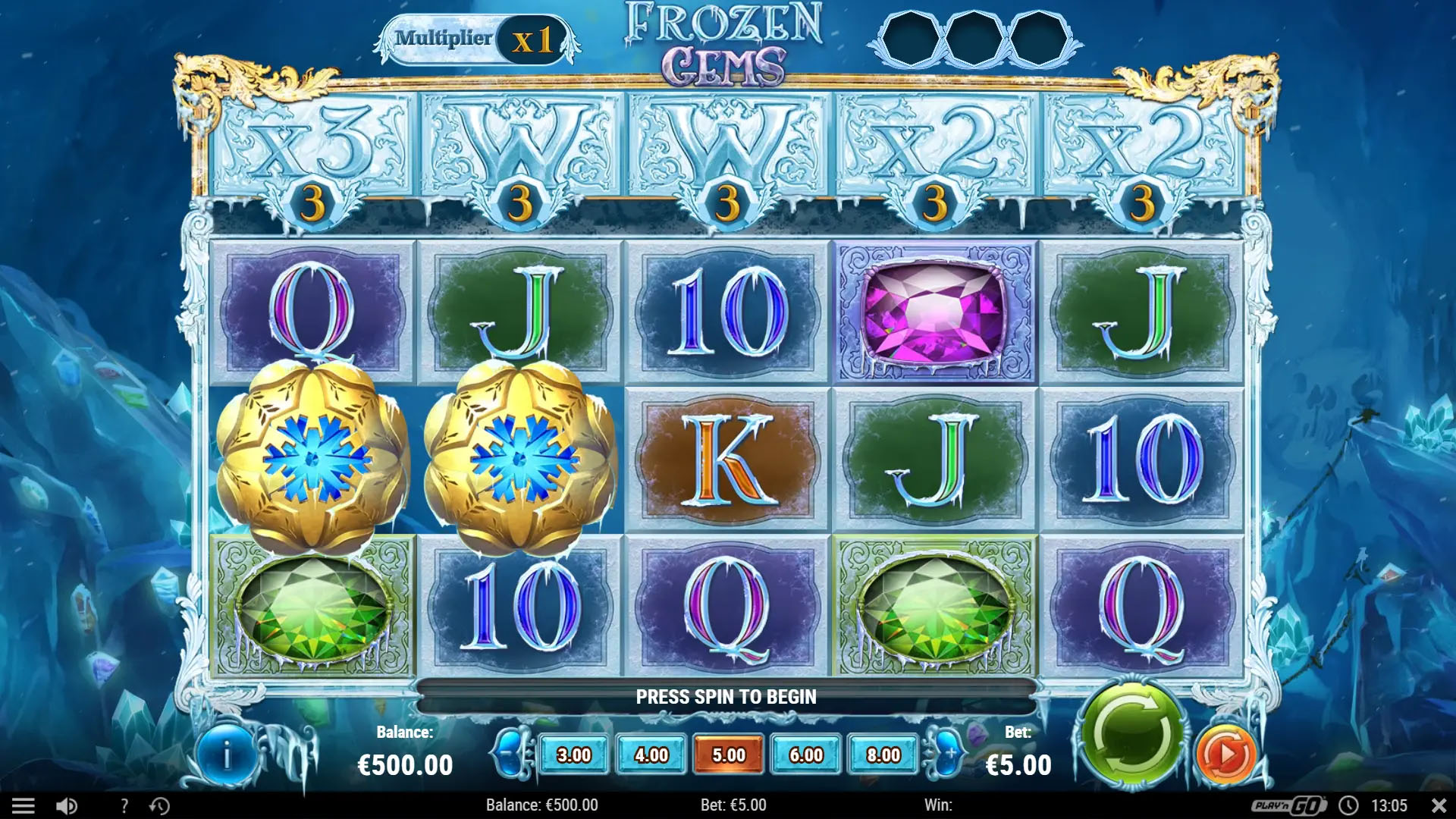Increase the bet with the plus gem
The height and width of the screenshot is (819, 1456).
(948, 753)
